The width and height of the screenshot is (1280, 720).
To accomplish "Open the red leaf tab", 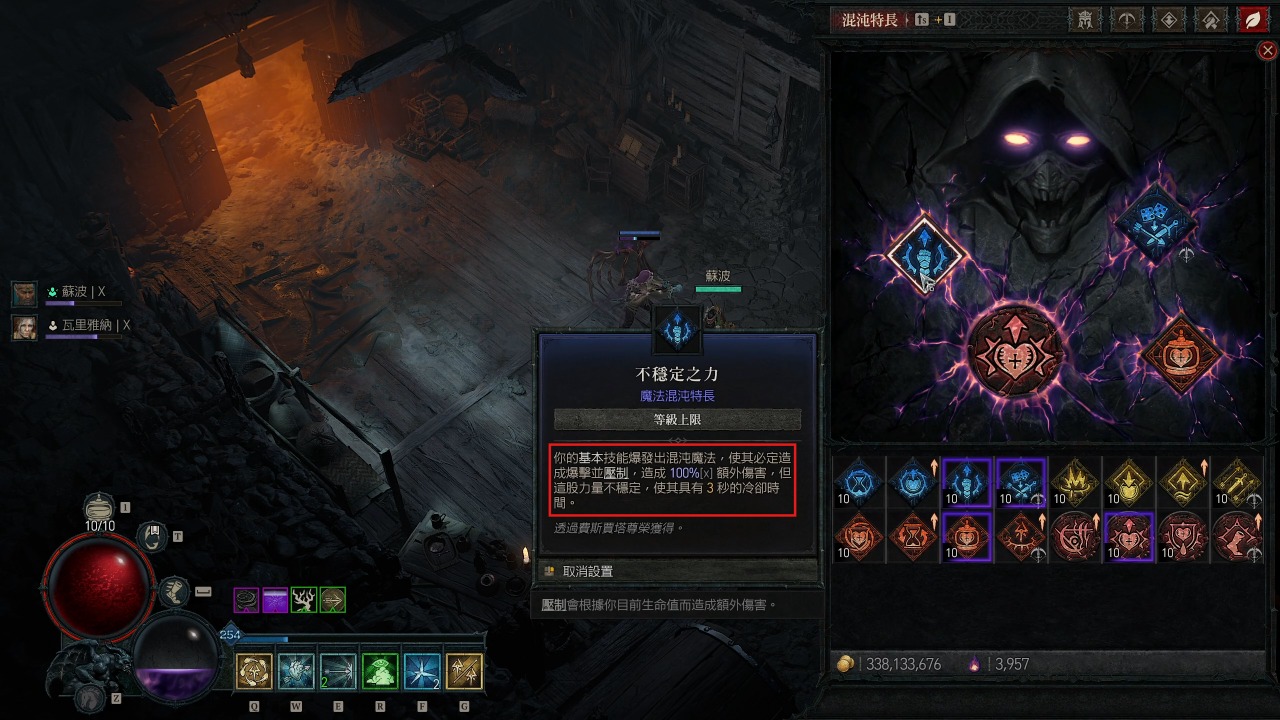I will pos(1250,19).
